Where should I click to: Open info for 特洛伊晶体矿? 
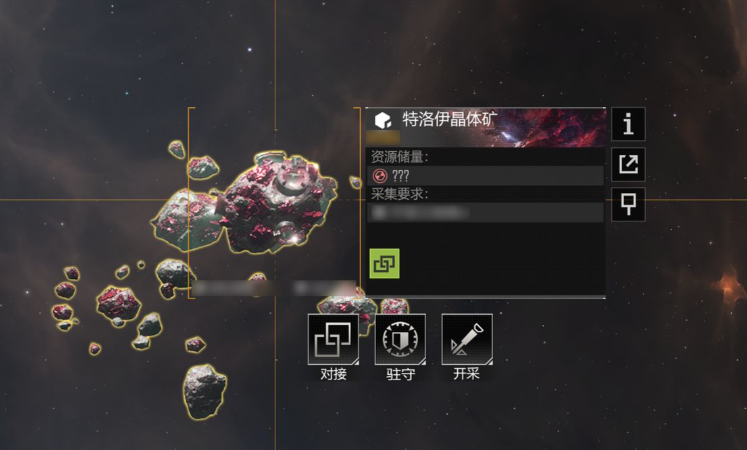click(x=628, y=124)
